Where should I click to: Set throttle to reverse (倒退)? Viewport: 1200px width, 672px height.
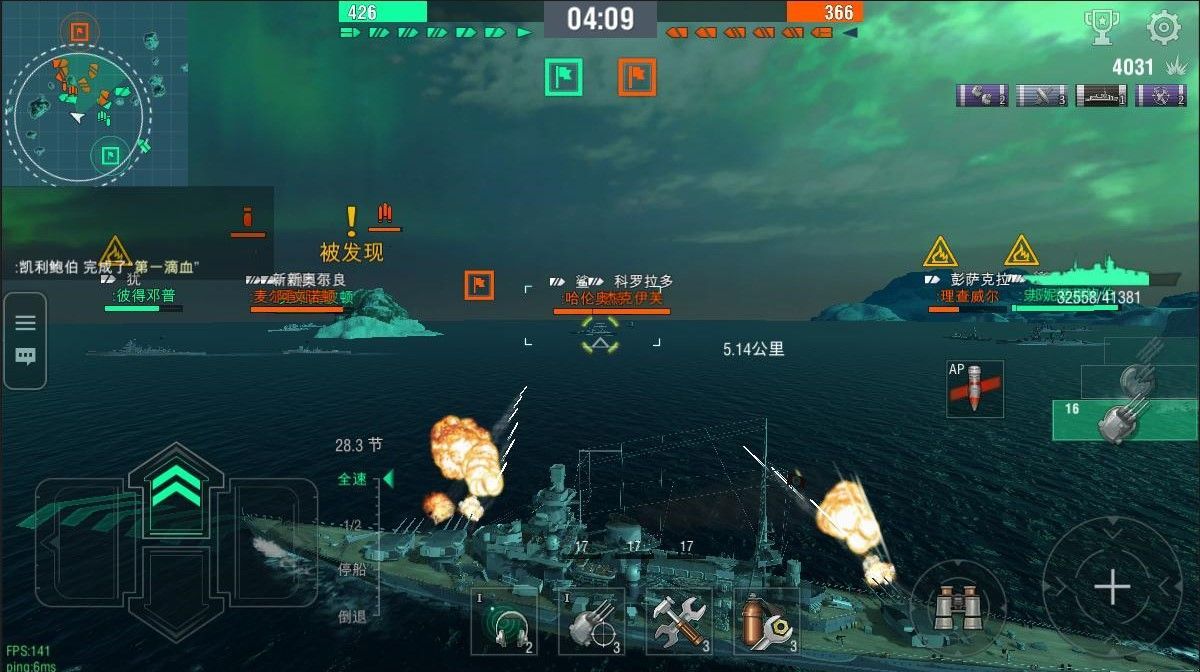[352, 616]
